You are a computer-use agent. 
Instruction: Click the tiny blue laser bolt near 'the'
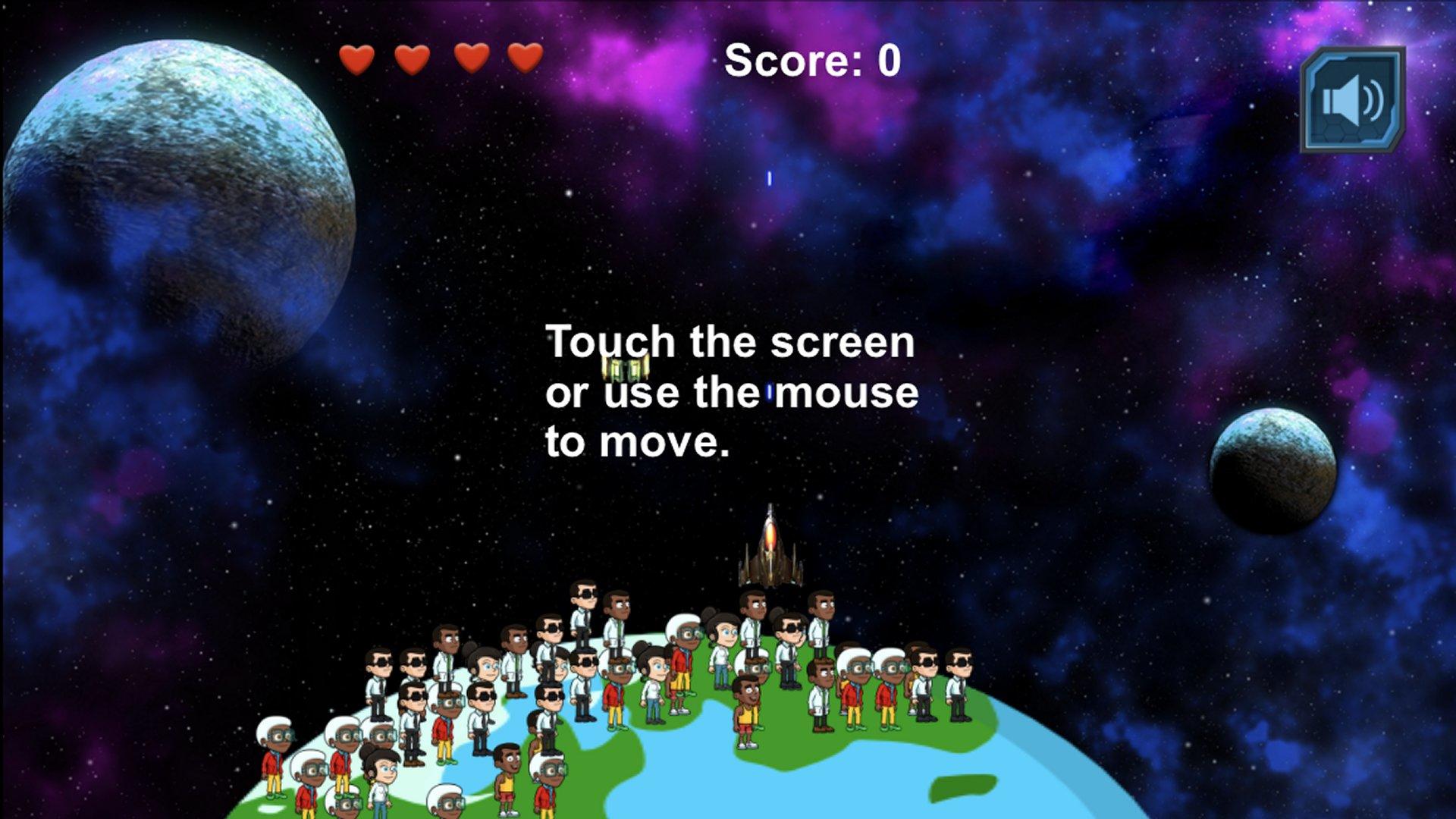768,391
